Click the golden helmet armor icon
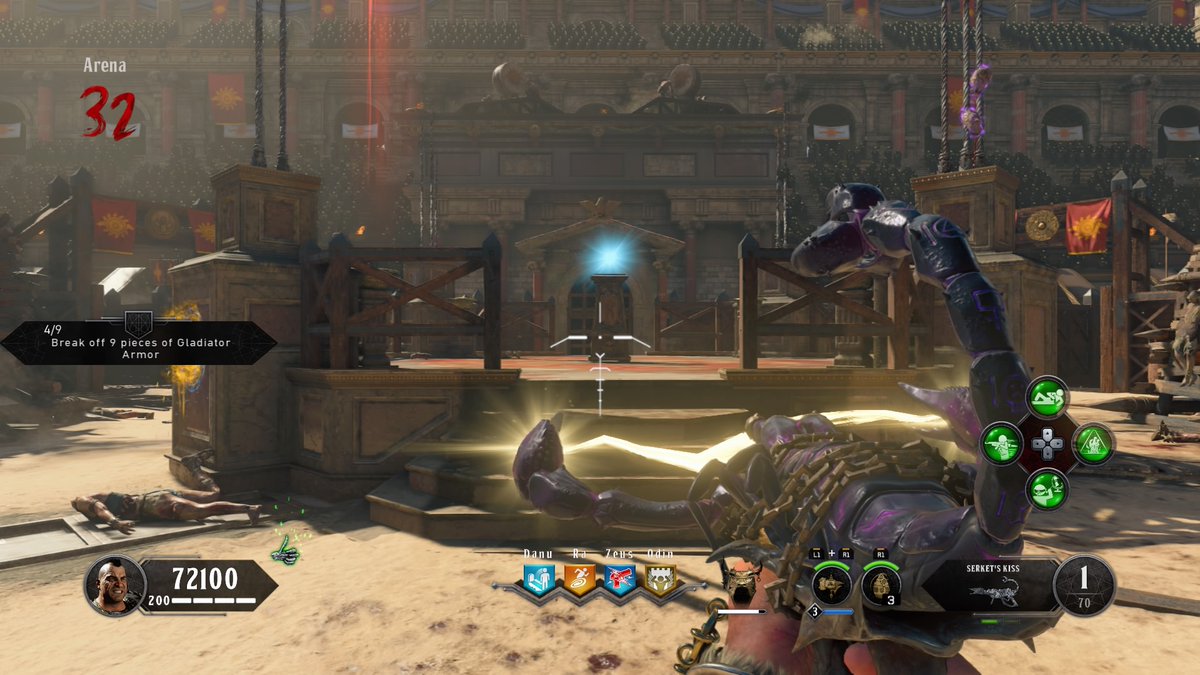The height and width of the screenshot is (675, 1200). tap(741, 582)
